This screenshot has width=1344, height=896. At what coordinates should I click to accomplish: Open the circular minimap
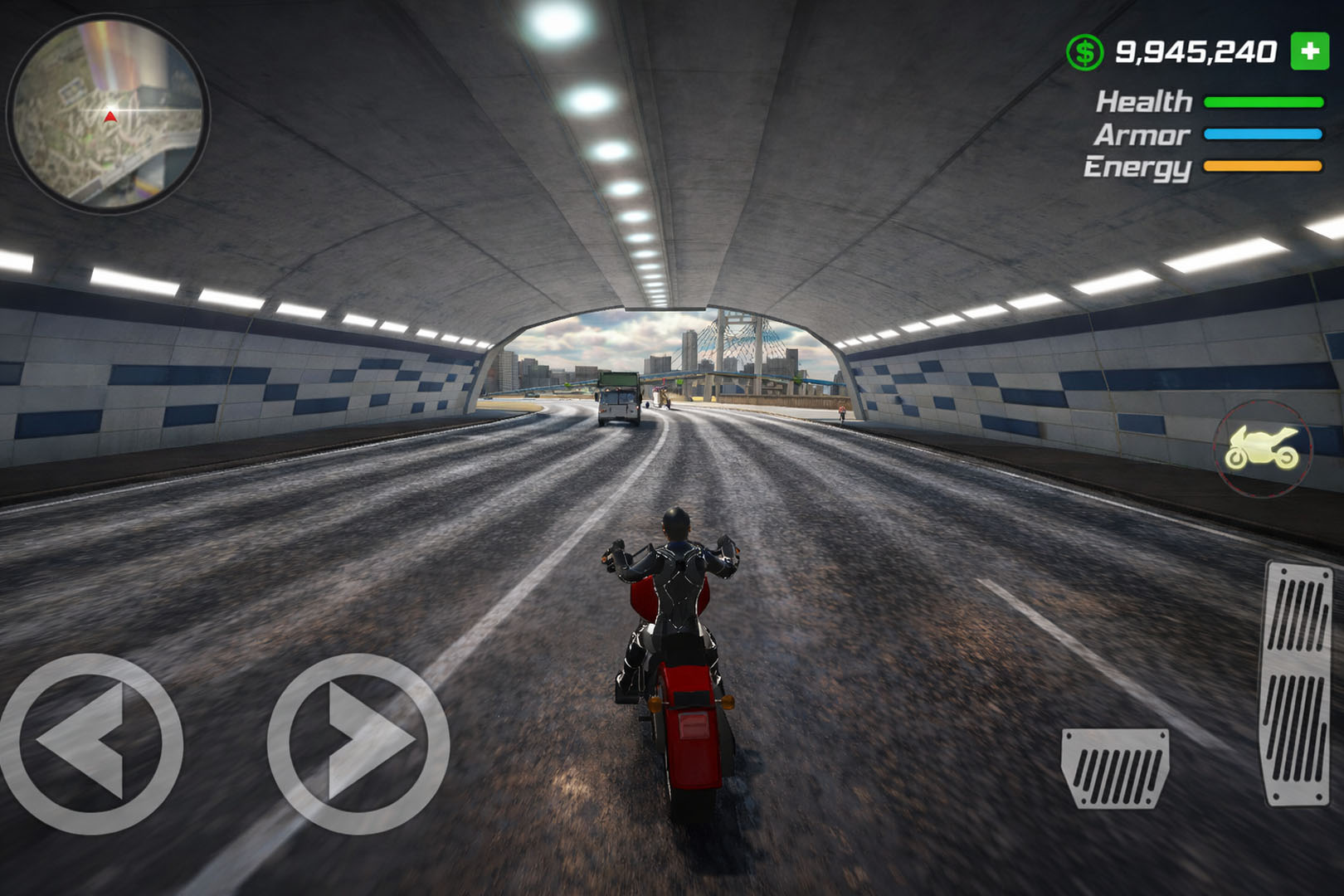click(x=108, y=114)
